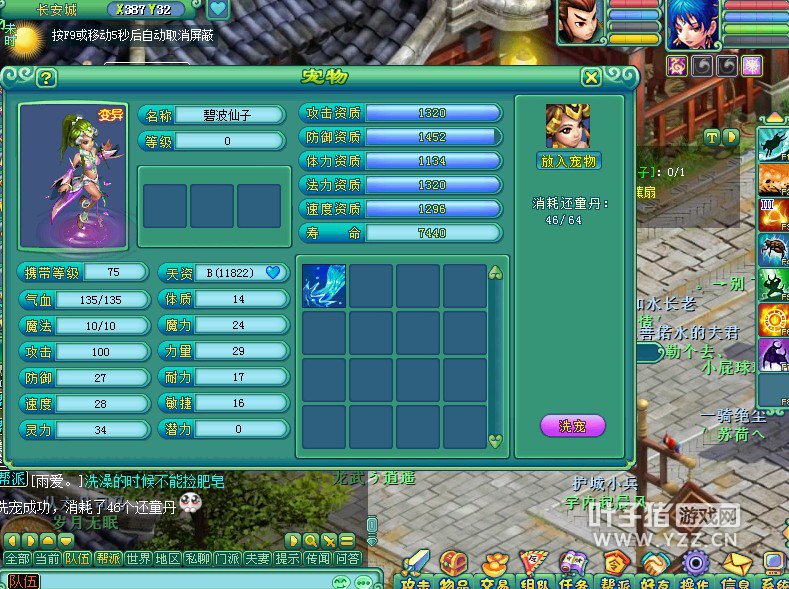This screenshot has height=589, width=789.
Task: Open the pet window help button
Action: click(x=46, y=78)
